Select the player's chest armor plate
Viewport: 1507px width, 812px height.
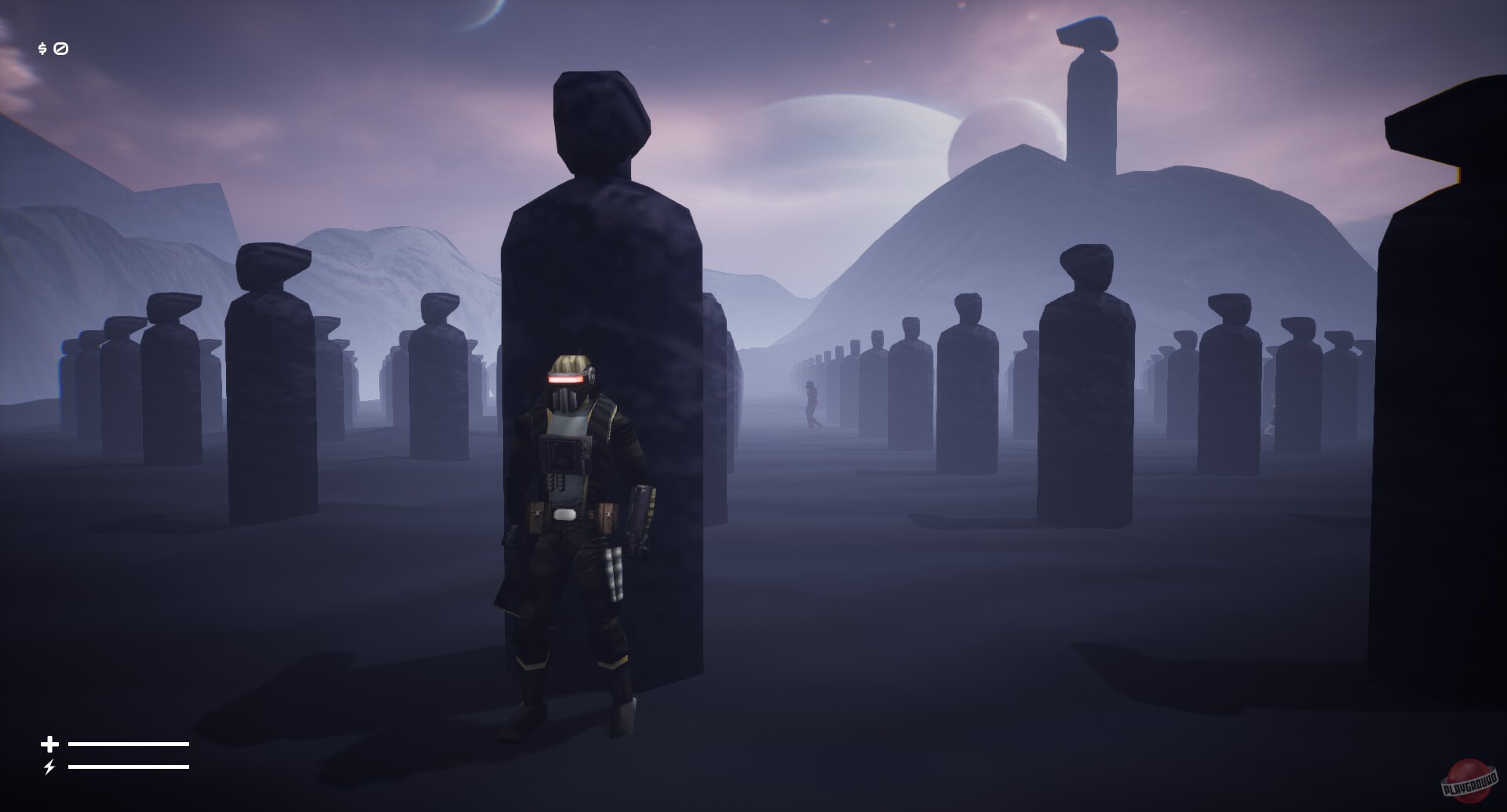(x=567, y=455)
